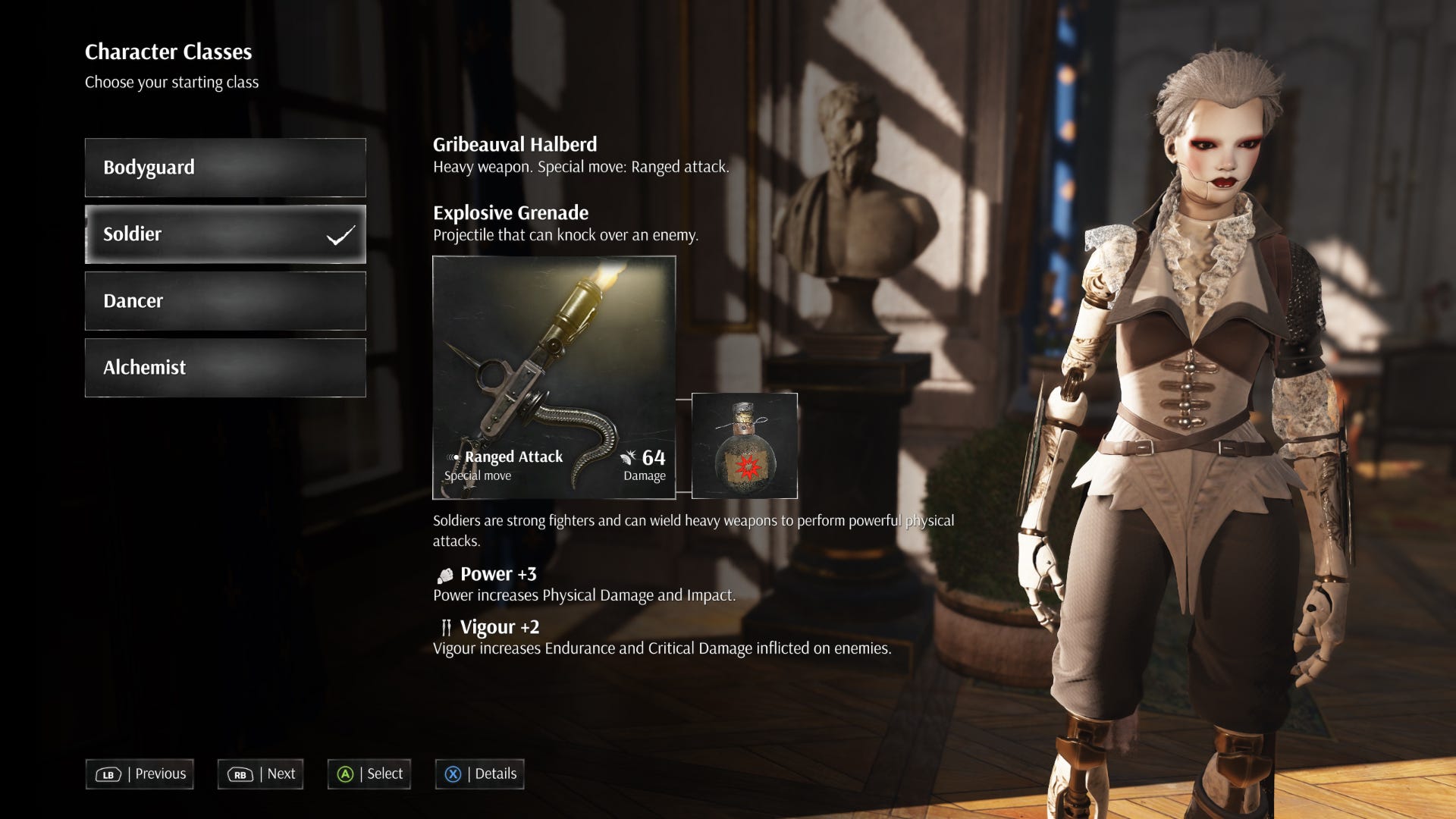Image resolution: width=1456 pixels, height=819 pixels.
Task: Choose the Bodyguard class
Action: tap(225, 168)
